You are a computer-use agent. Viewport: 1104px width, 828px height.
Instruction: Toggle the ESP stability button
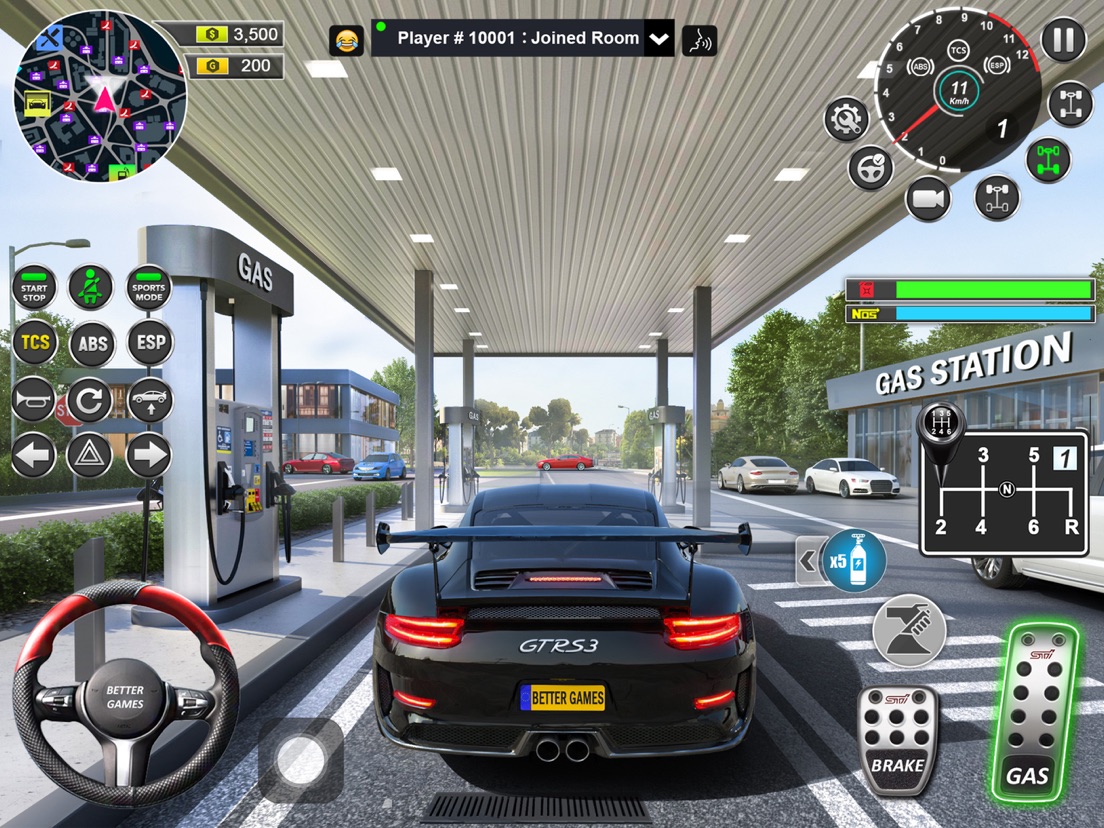point(150,344)
